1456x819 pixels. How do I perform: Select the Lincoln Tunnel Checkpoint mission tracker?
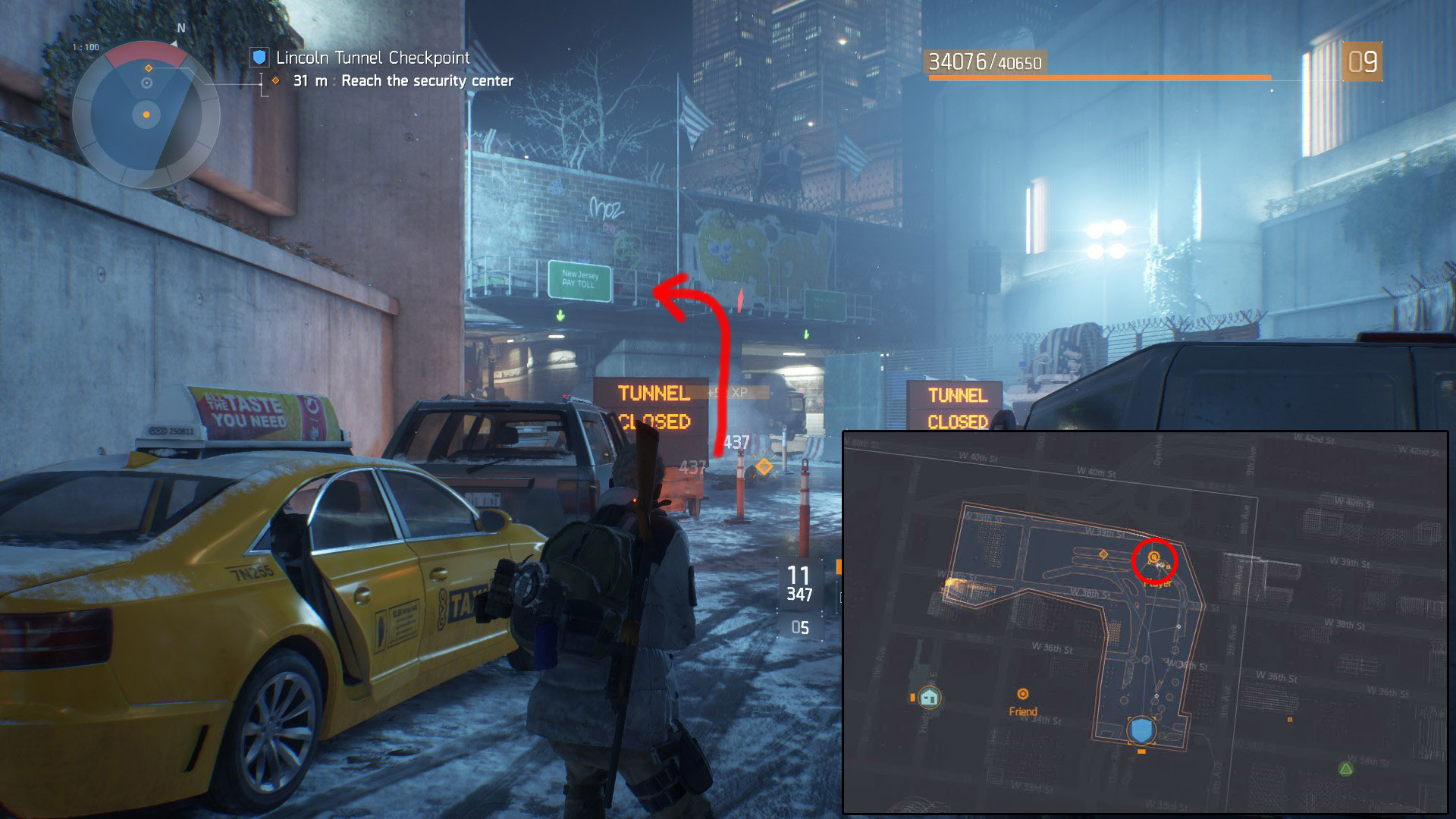(372, 58)
